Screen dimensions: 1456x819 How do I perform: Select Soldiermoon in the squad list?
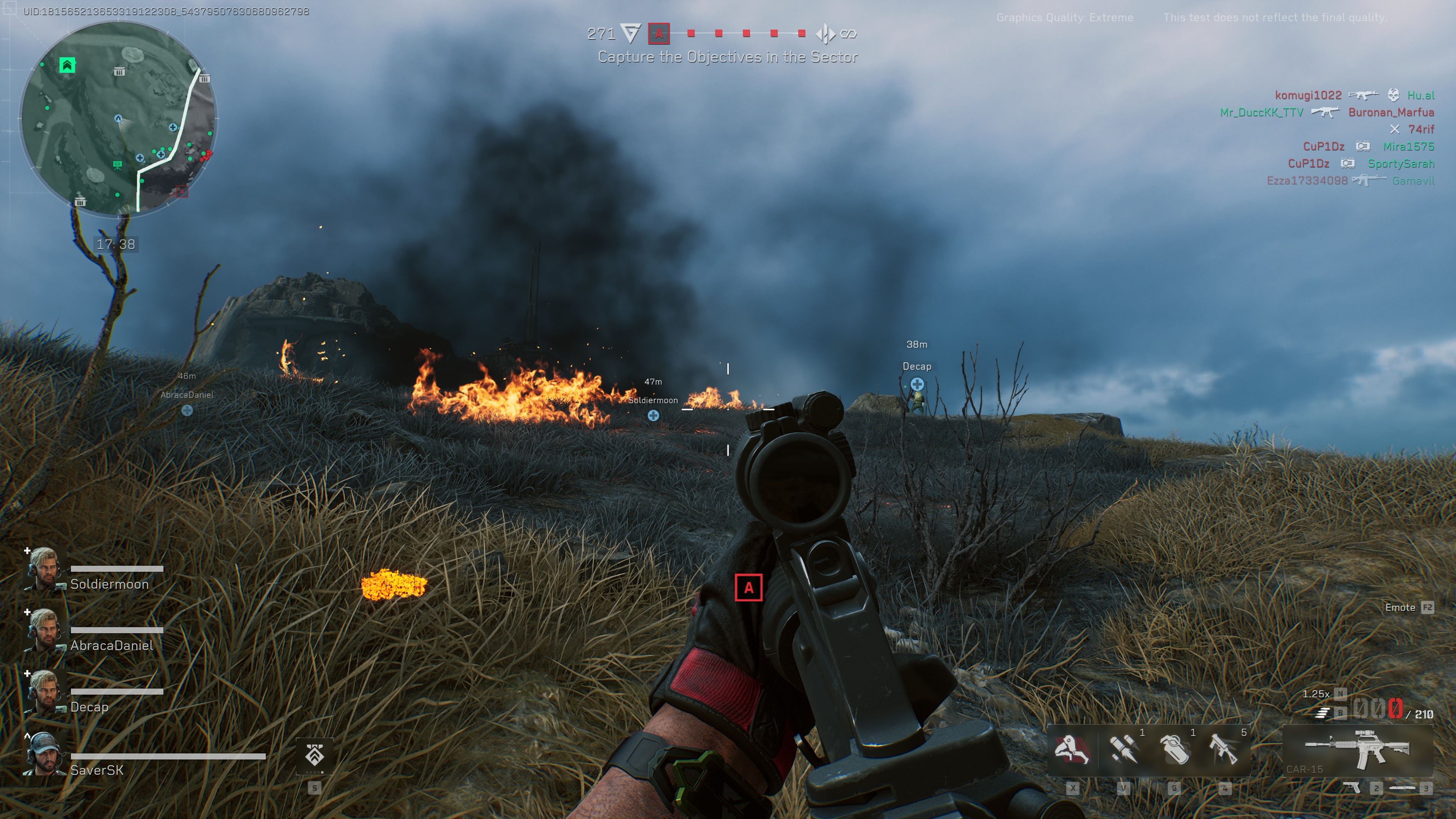coord(109,584)
